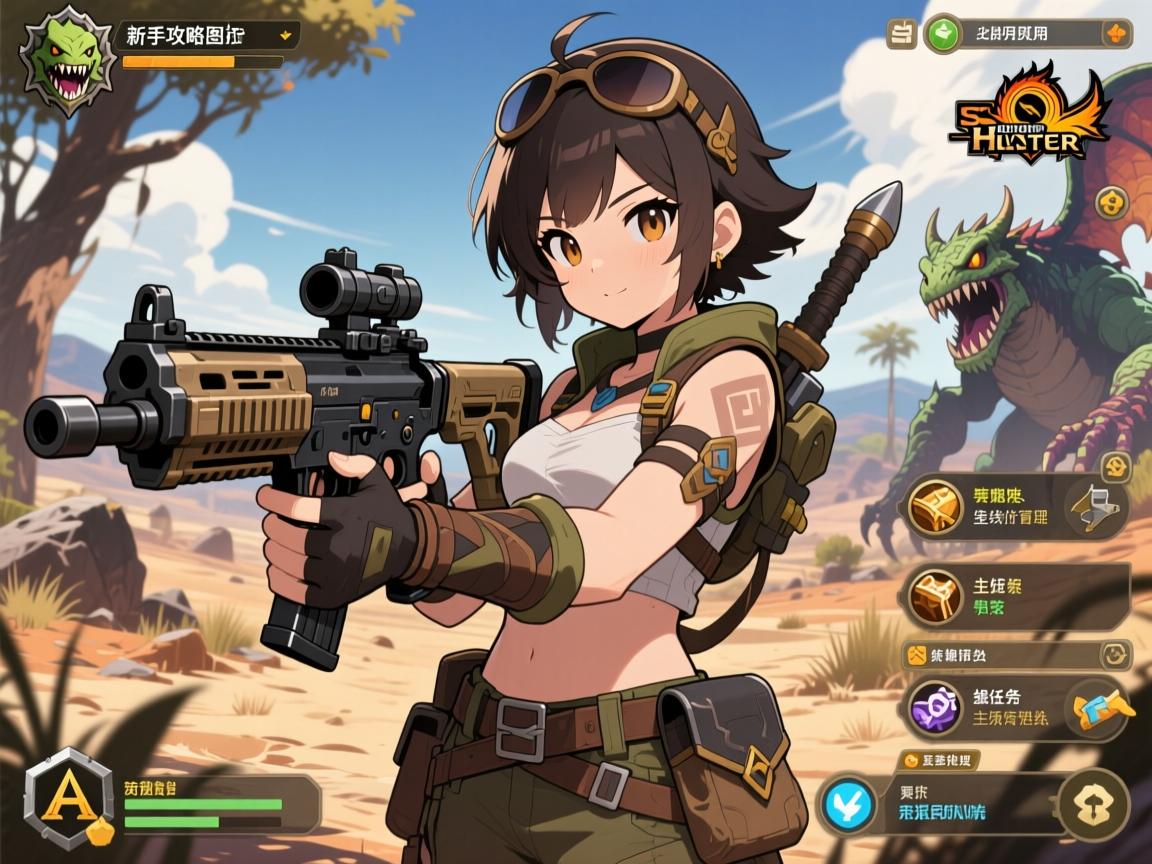
Task: Open the square menu icon beside the green button
Action: (901, 35)
